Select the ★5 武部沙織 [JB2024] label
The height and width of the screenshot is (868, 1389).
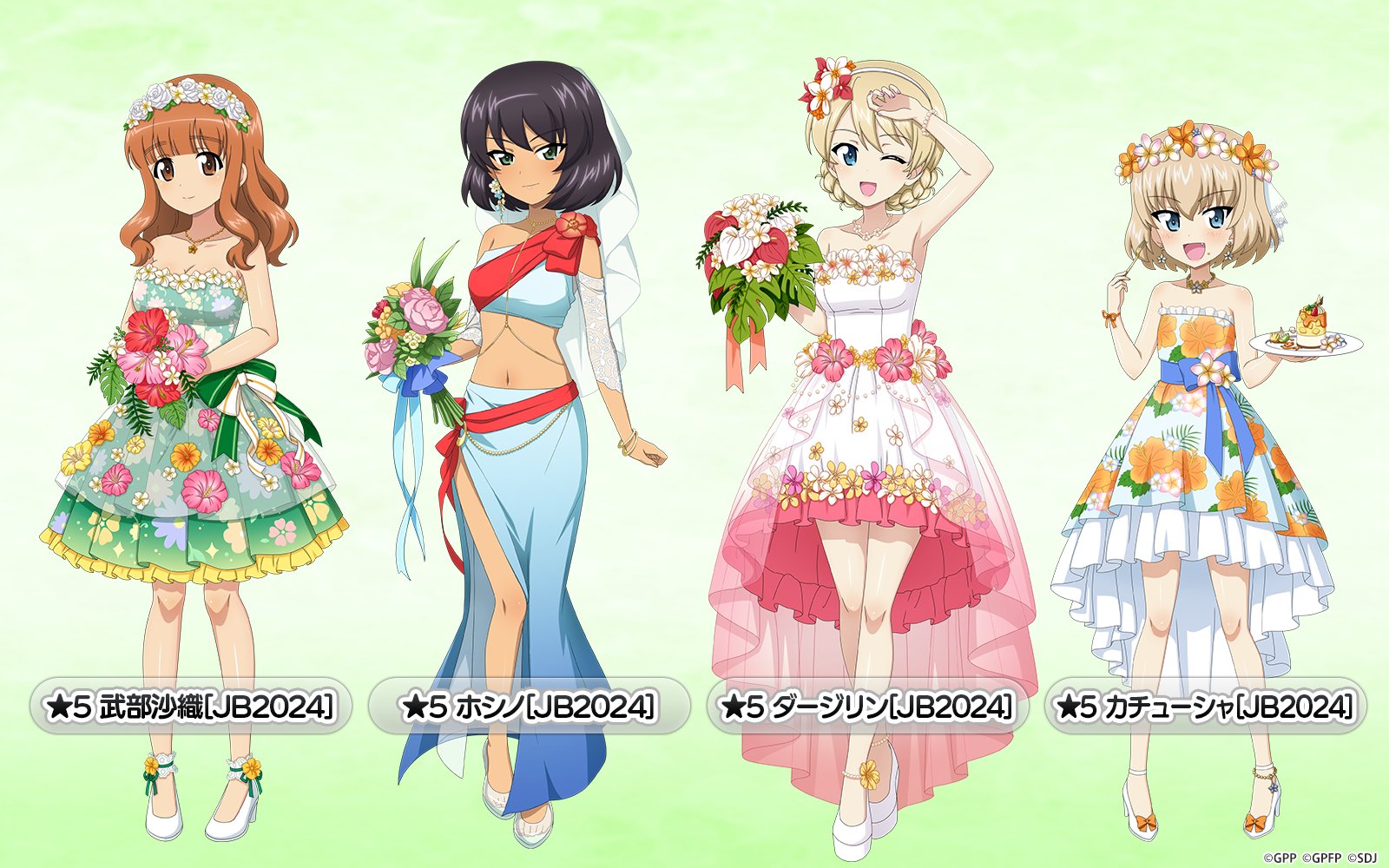(190, 707)
